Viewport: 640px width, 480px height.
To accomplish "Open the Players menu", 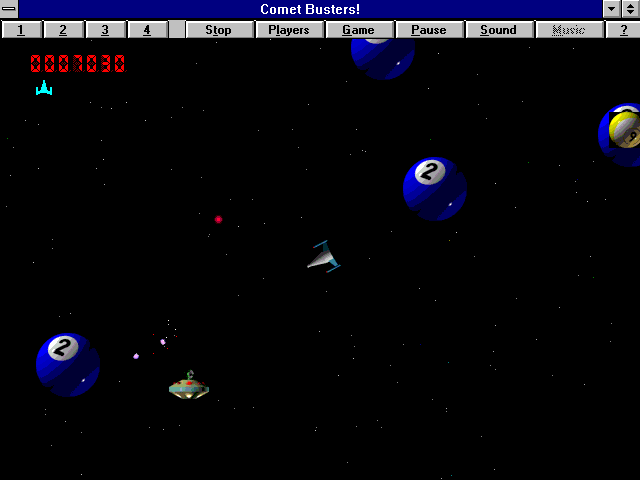I will pos(289,30).
